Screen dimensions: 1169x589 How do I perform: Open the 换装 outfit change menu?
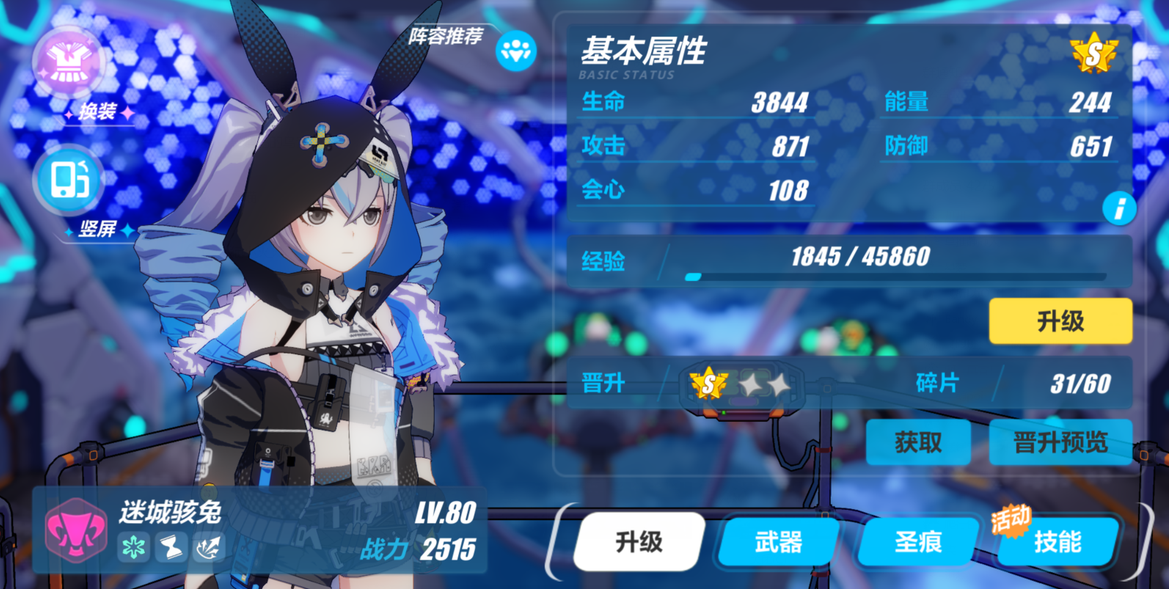[69, 62]
